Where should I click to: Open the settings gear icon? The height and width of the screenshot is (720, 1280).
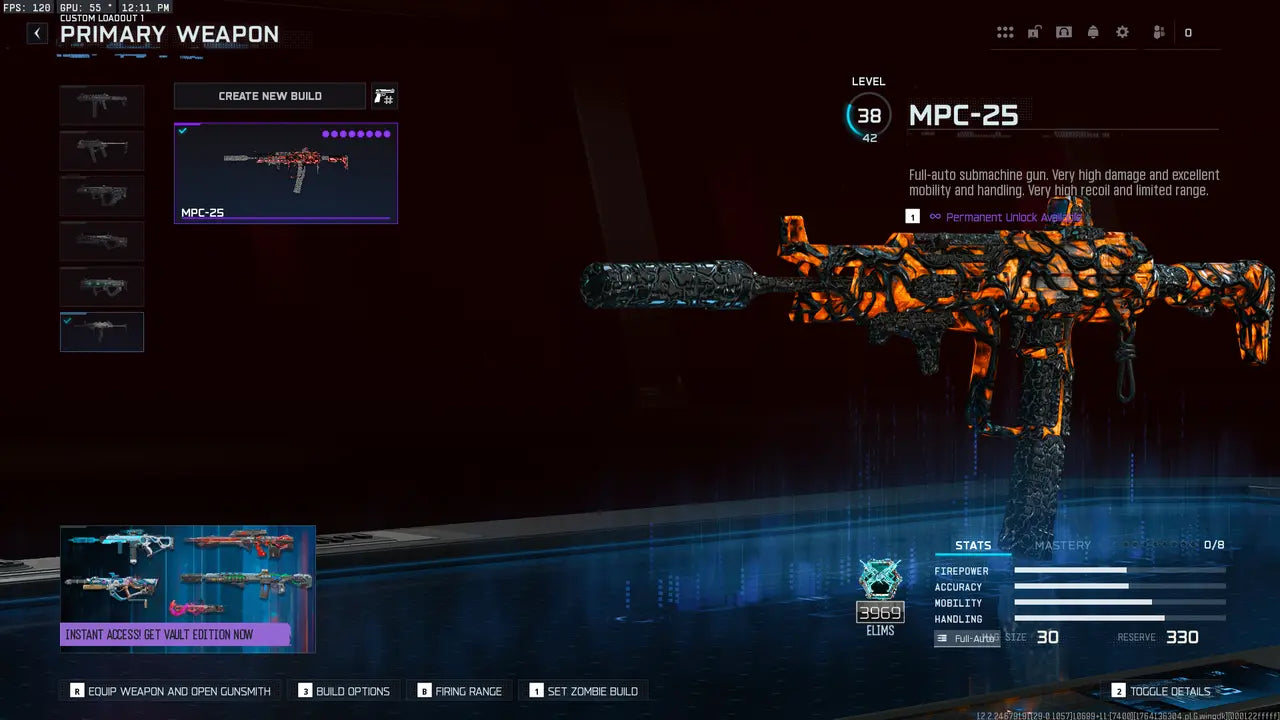click(1122, 31)
